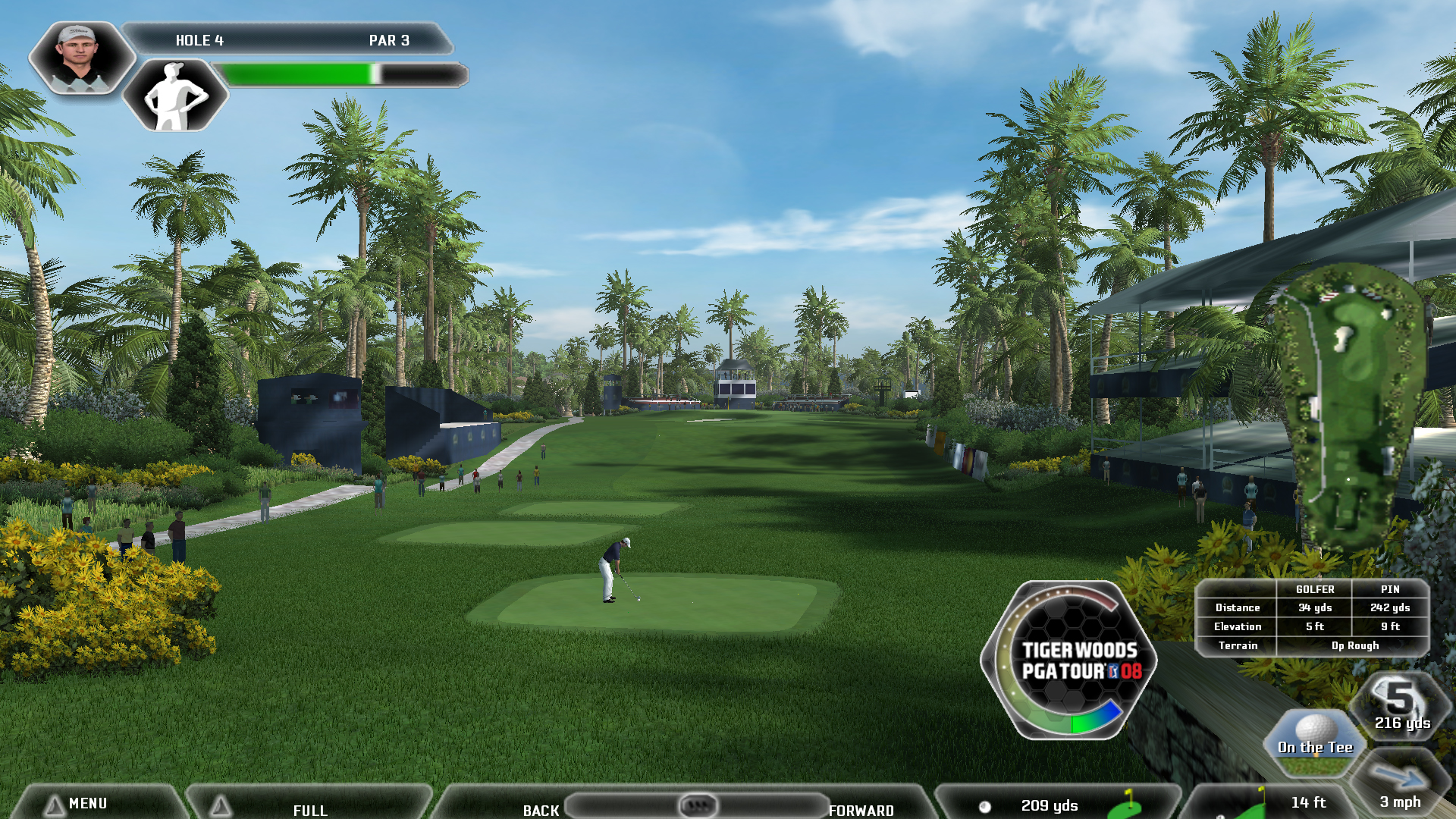Click the ball-position slider handle
Screen dimensions: 1456x819
(x=698, y=805)
